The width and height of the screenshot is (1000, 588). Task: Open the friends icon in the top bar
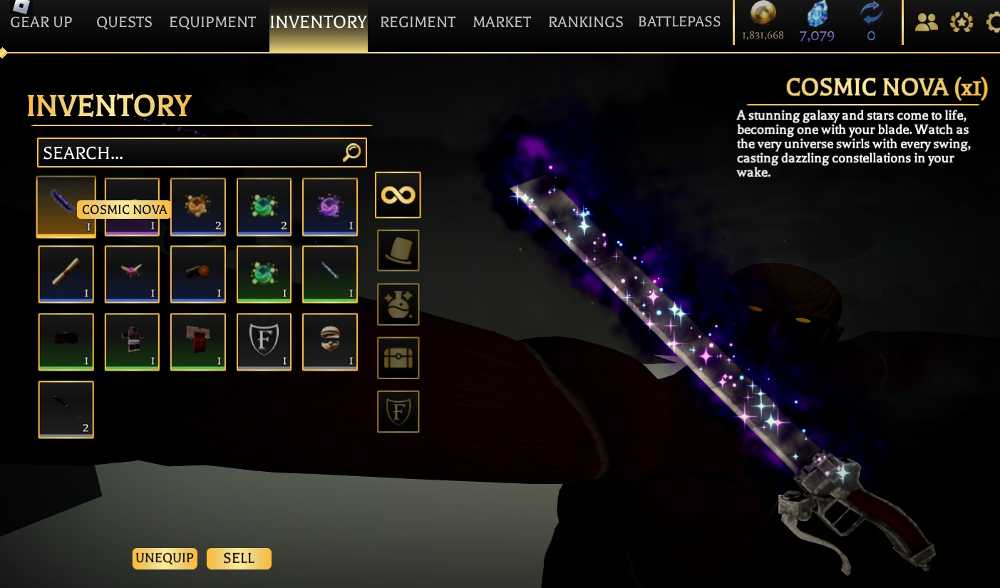[x=926, y=22]
